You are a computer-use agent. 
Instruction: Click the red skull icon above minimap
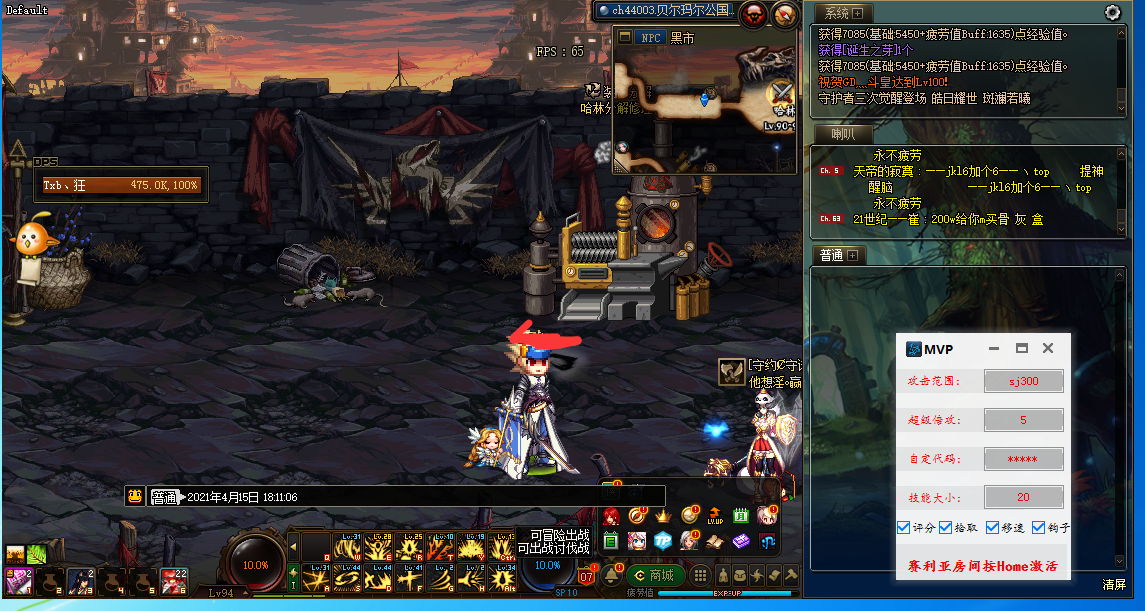(x=755, y=14)
